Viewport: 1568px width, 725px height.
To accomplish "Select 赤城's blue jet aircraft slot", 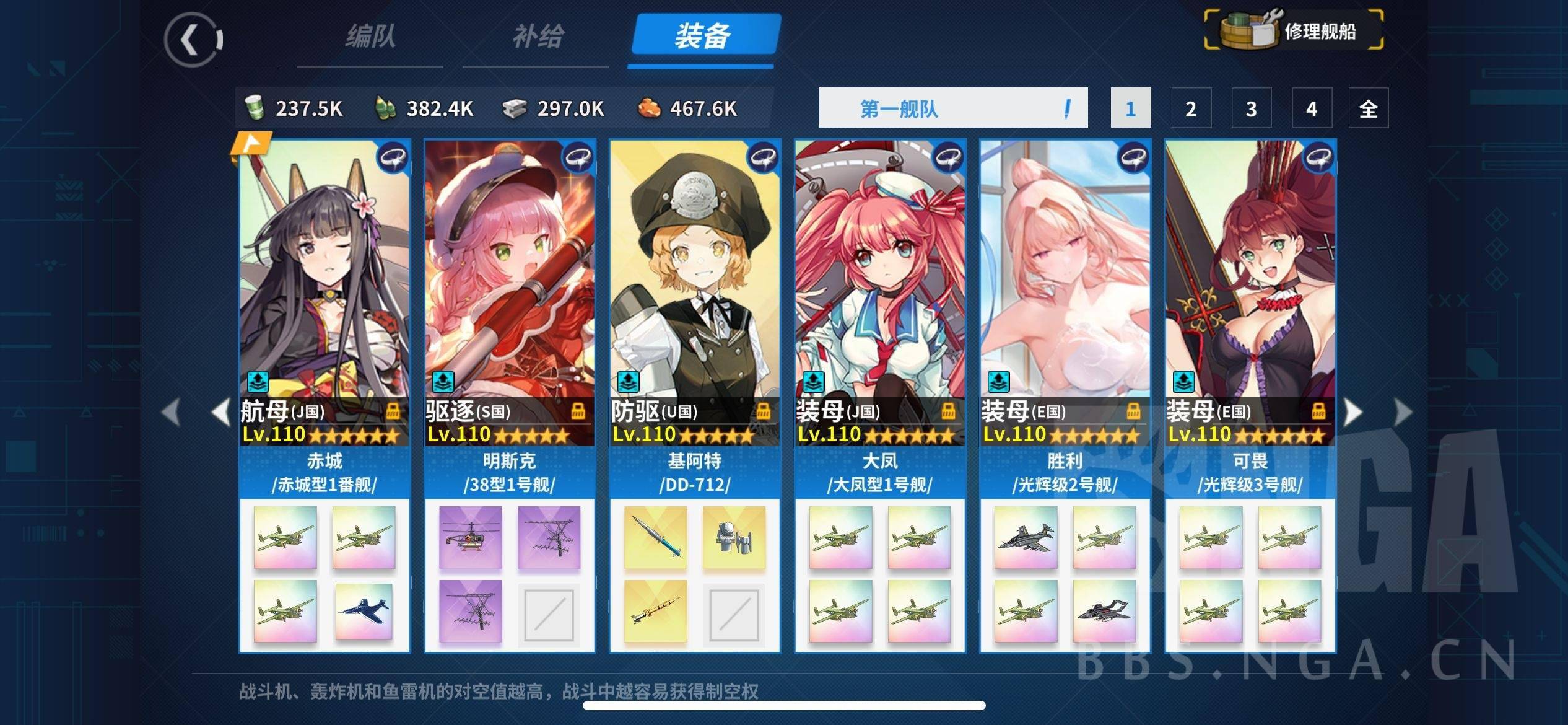I will pos(364,610).
